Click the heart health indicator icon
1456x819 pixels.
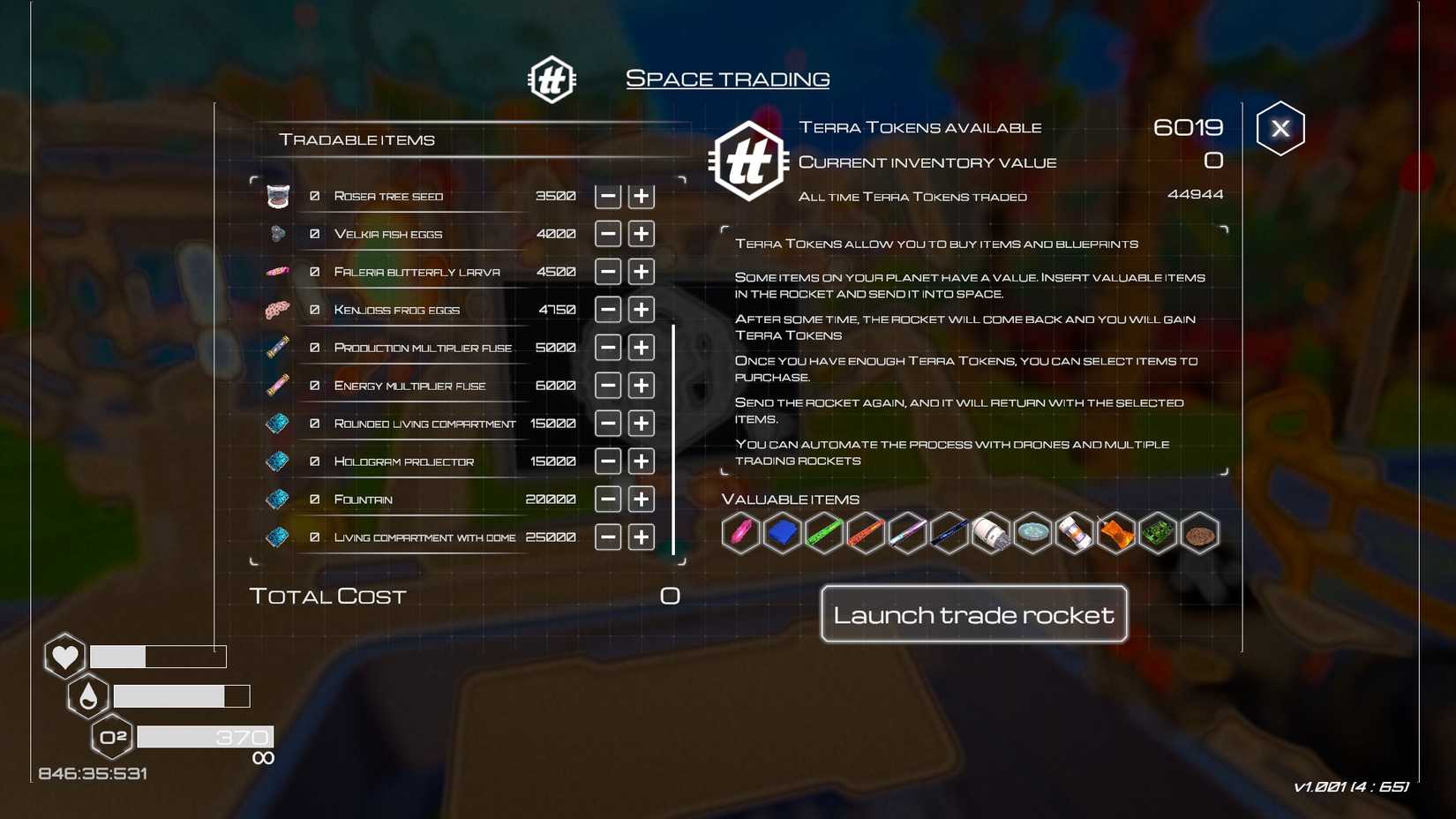click(64, 656)
